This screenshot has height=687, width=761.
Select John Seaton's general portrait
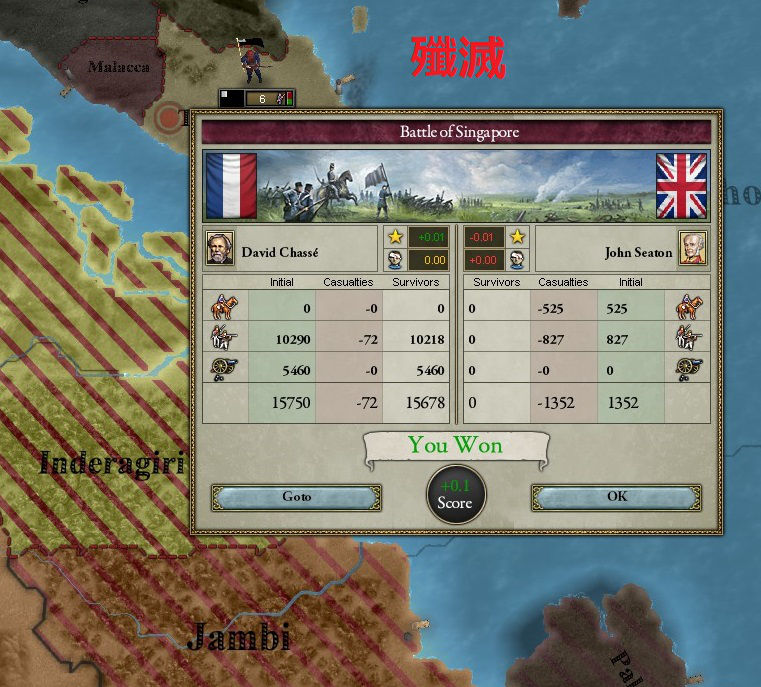(692, 248)
